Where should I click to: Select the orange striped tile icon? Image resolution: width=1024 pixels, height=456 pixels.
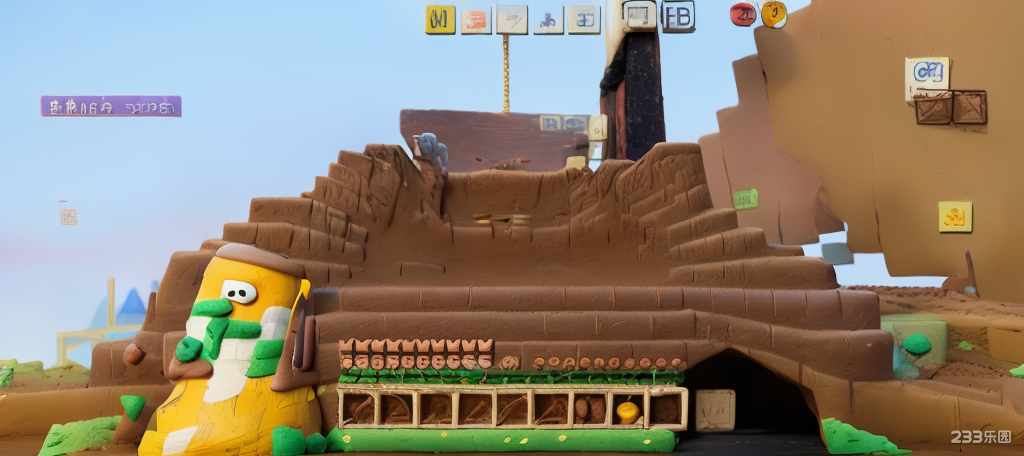[476, 19]
